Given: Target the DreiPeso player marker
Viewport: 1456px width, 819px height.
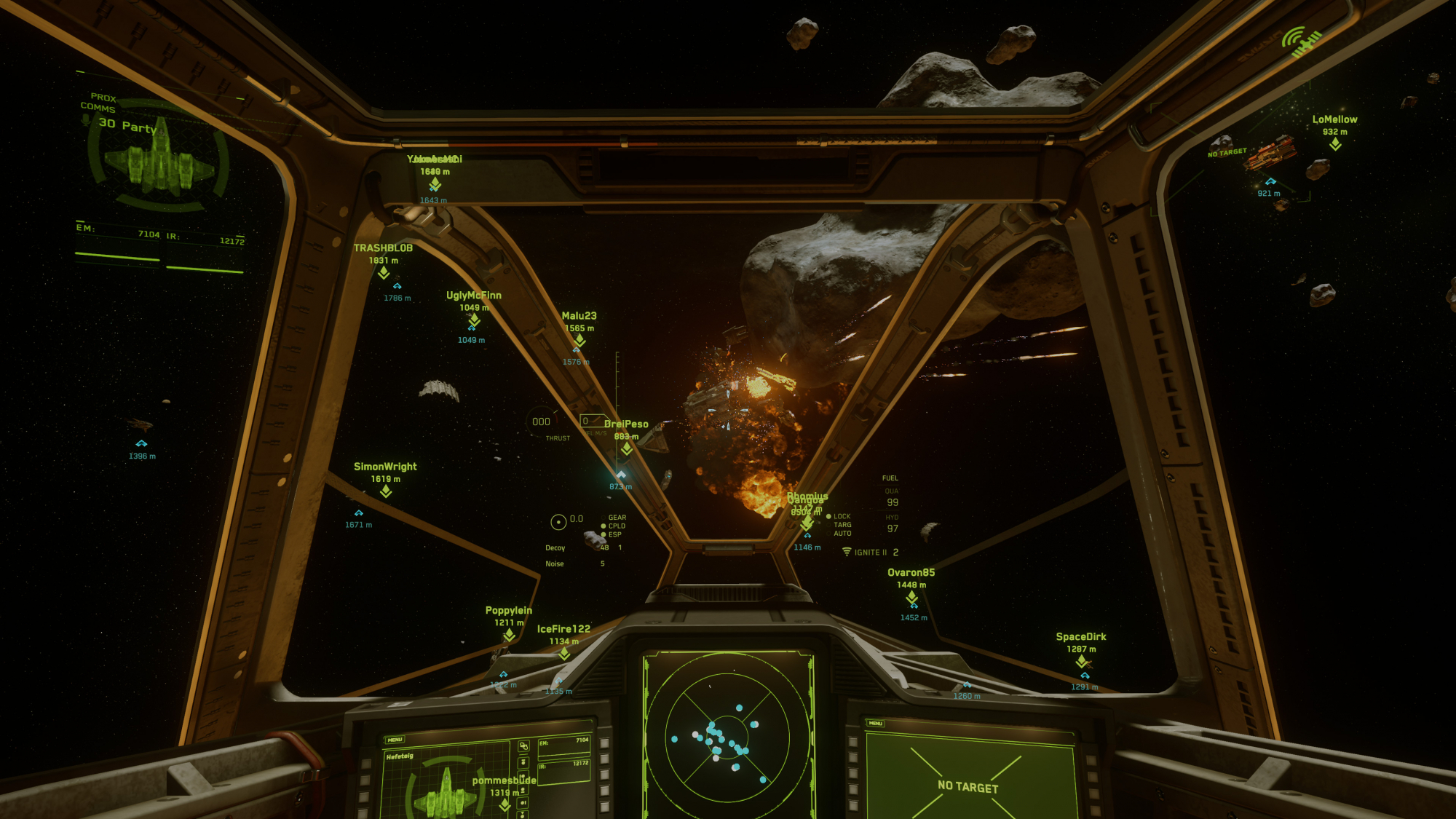Looking at the screenshot, I should (x=627, y=448).
